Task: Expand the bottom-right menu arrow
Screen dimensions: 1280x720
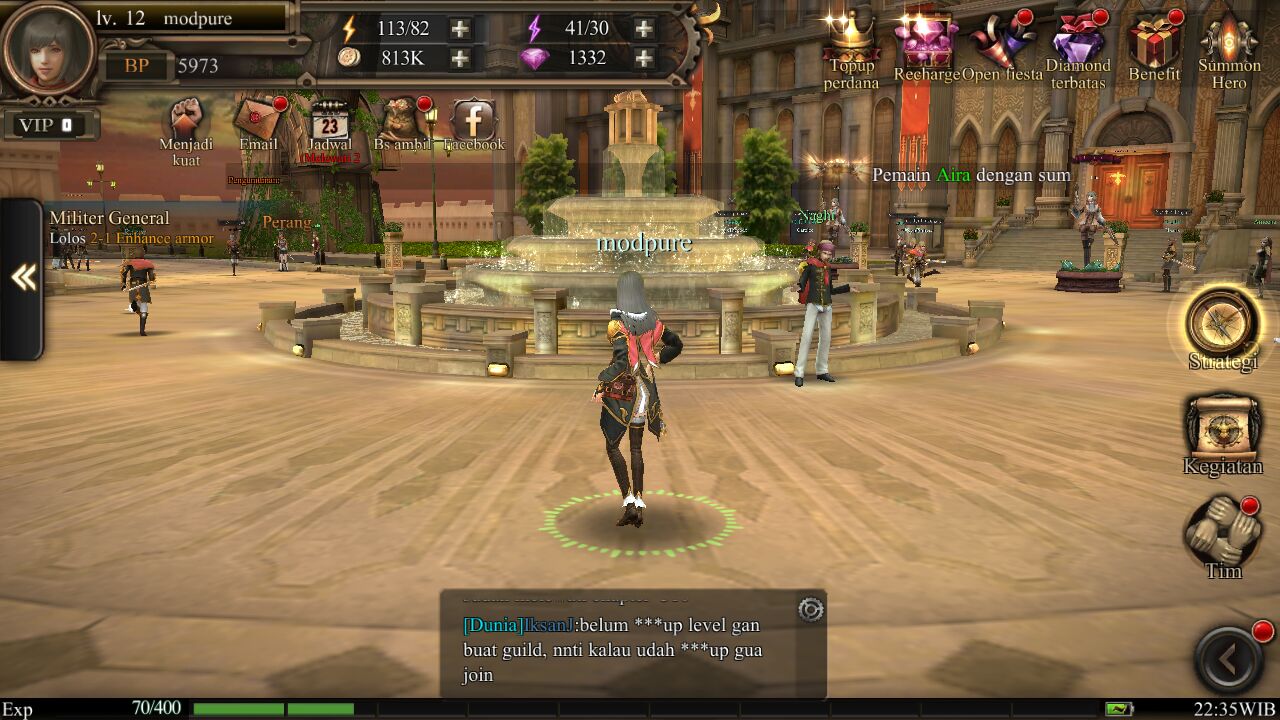Action: pyautogui.click(x=1228, y=655)
